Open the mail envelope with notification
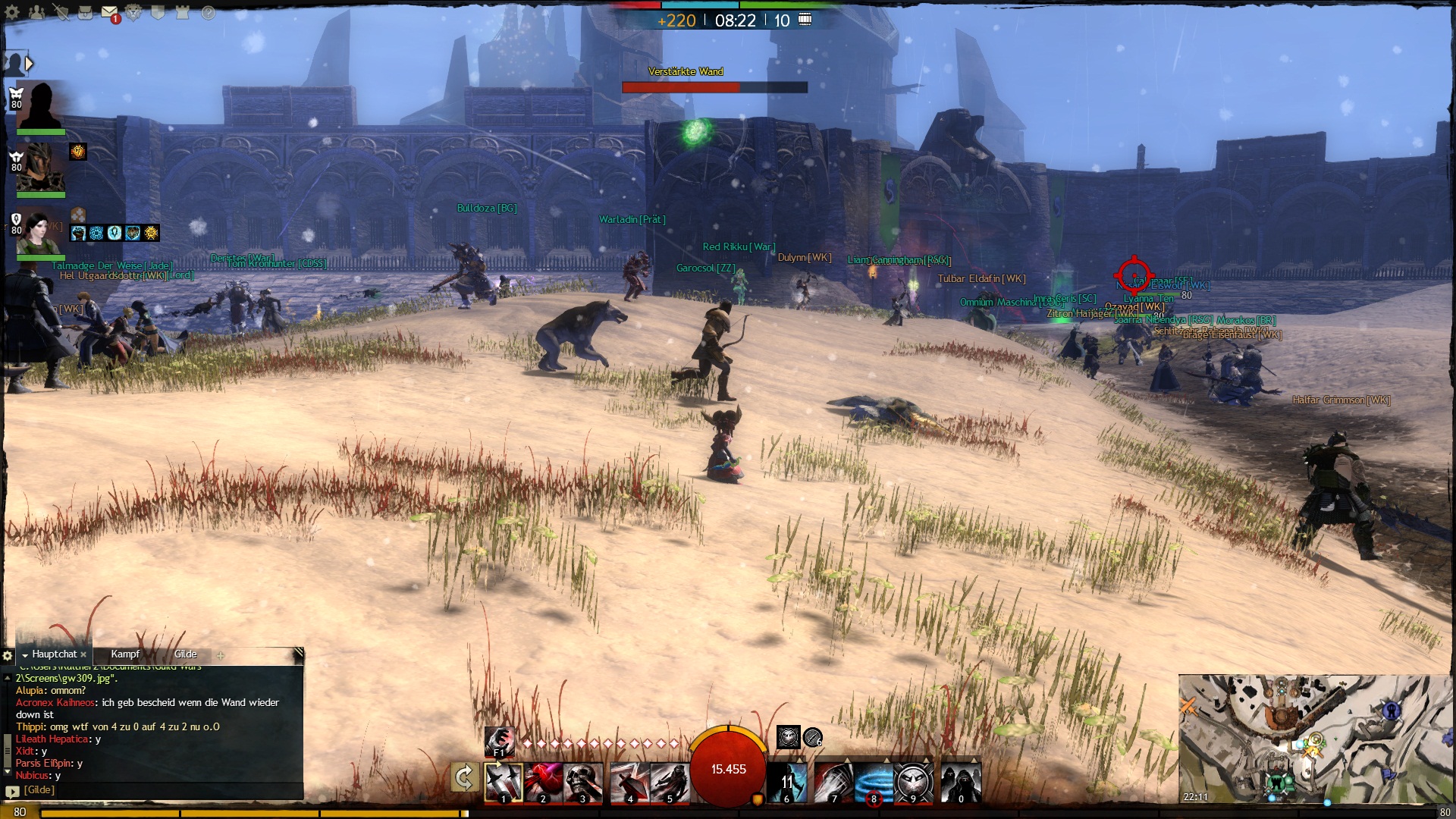The height and width of the screenshot is (819, 1456). coord(109,12)
